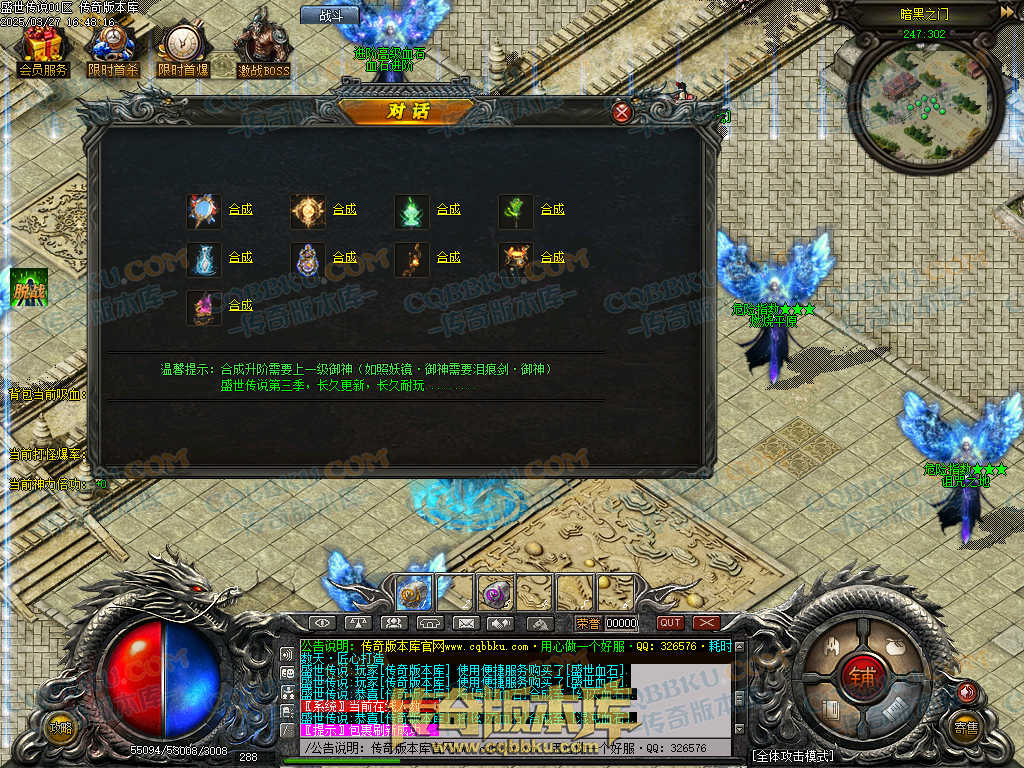Close the 对话 dialog window
The image size is (1024, 768).
point(622,112)
